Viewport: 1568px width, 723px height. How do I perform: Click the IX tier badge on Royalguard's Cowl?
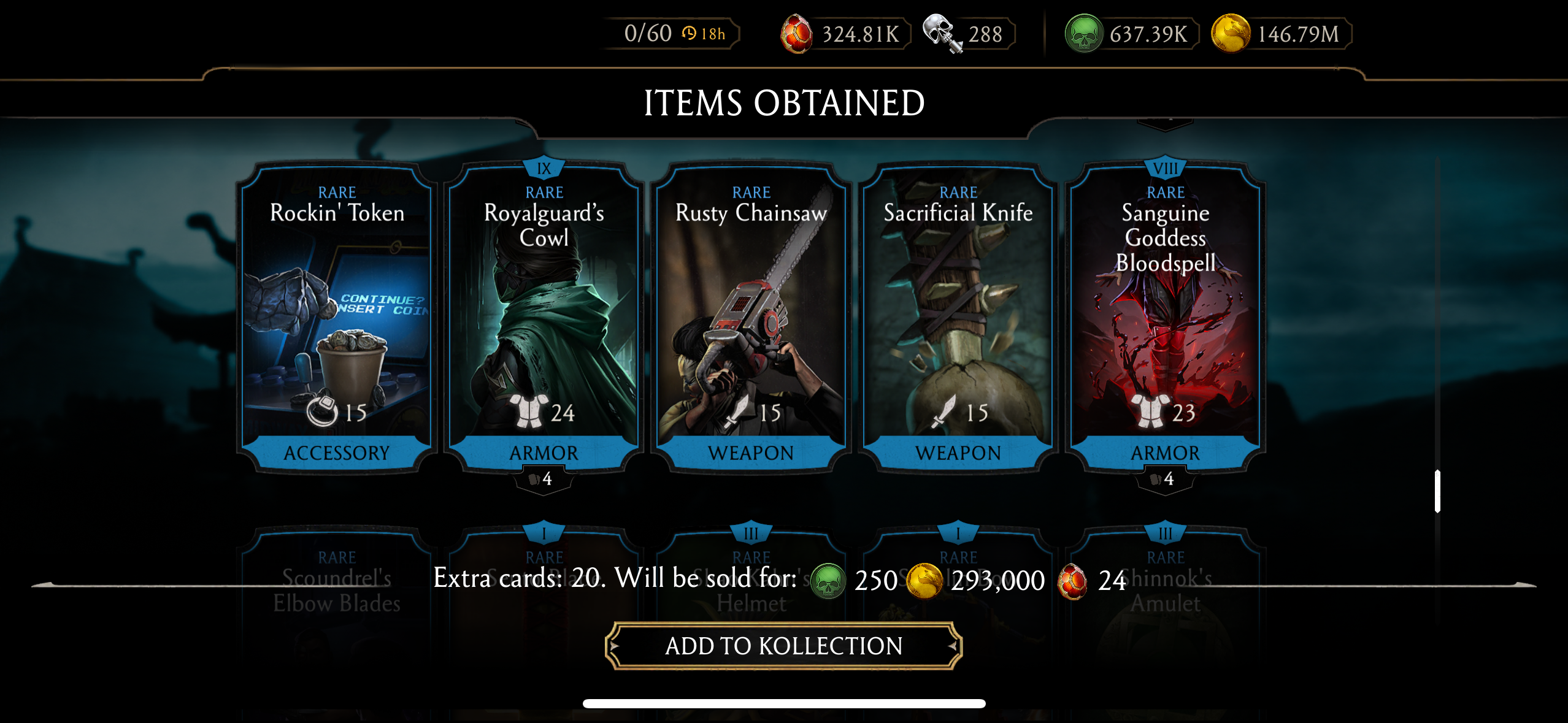click(x=543, y=167)
